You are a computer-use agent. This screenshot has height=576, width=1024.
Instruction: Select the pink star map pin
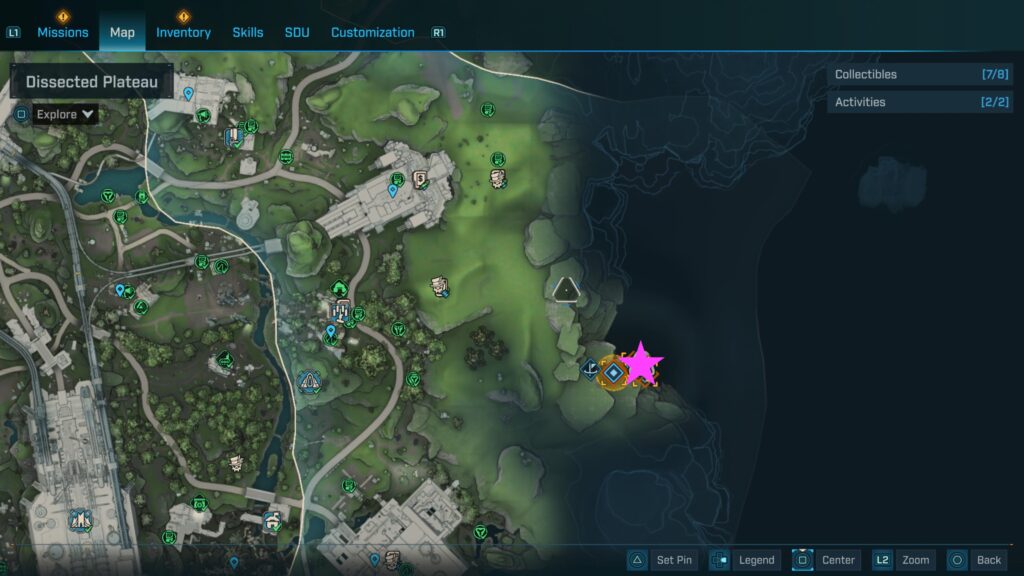point(641,366)
